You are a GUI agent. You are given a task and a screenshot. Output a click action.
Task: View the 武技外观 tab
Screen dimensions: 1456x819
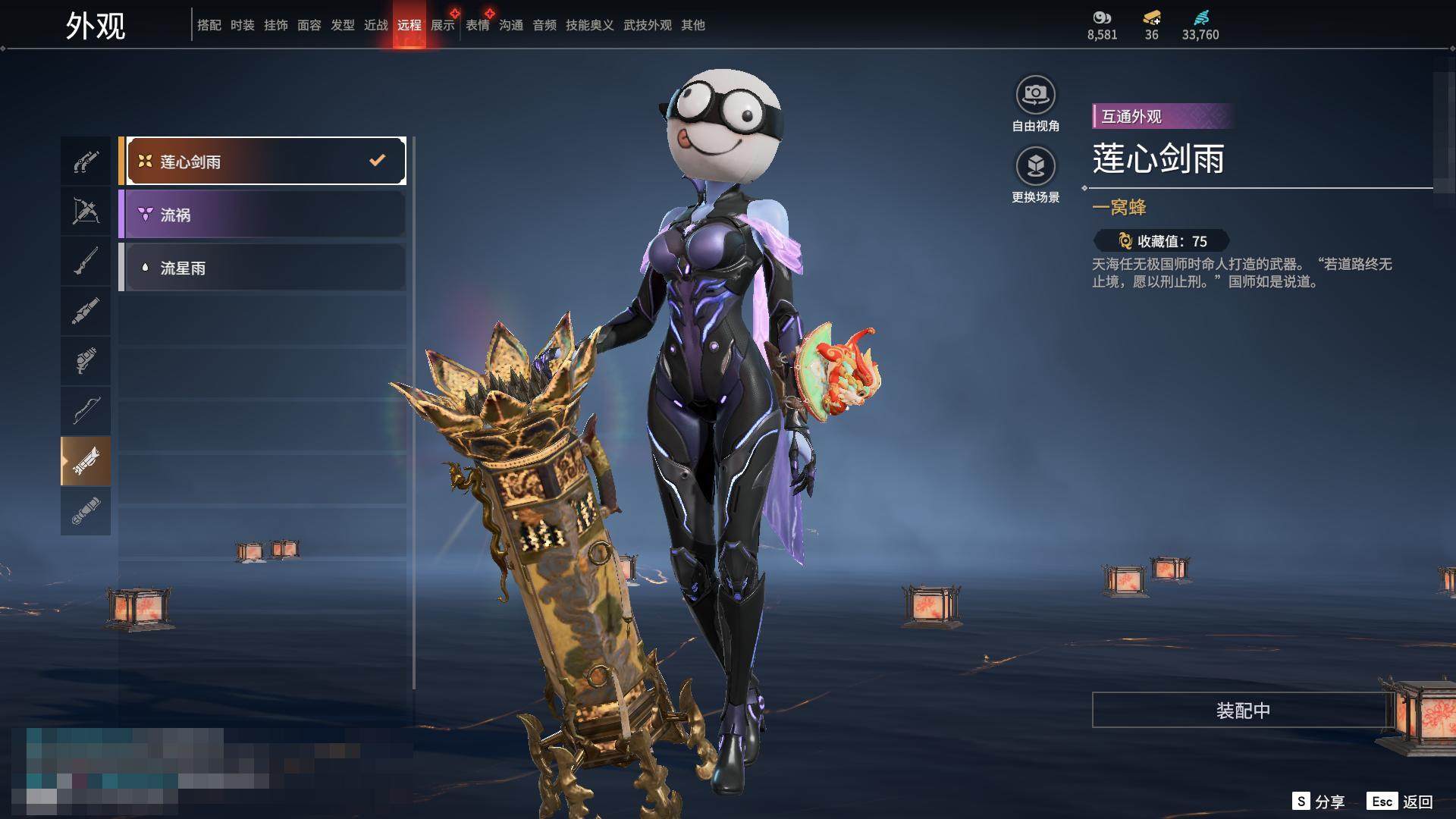pos(648,25)
